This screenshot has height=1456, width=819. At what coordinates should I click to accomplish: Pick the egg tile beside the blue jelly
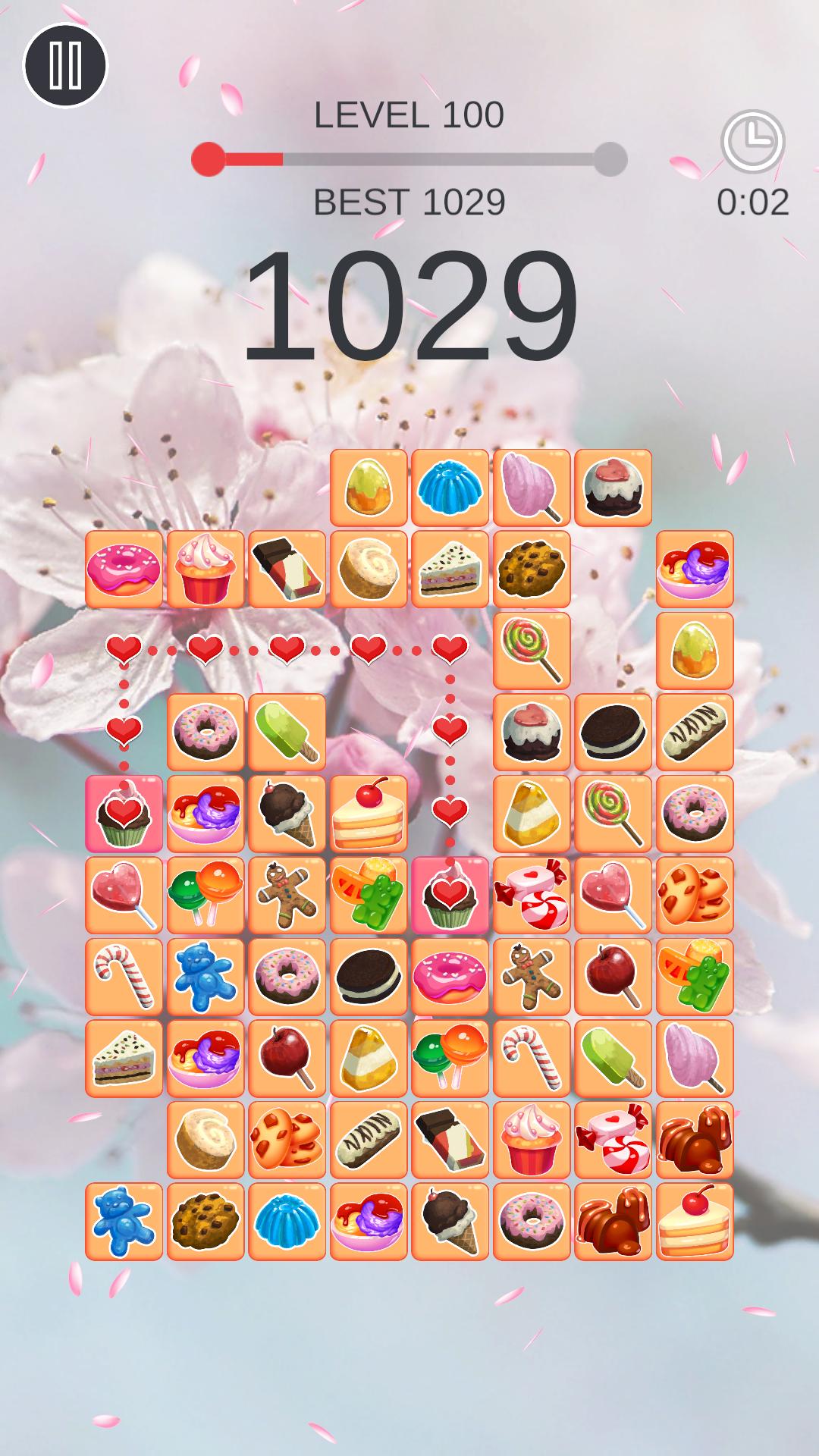coord(369,488)
